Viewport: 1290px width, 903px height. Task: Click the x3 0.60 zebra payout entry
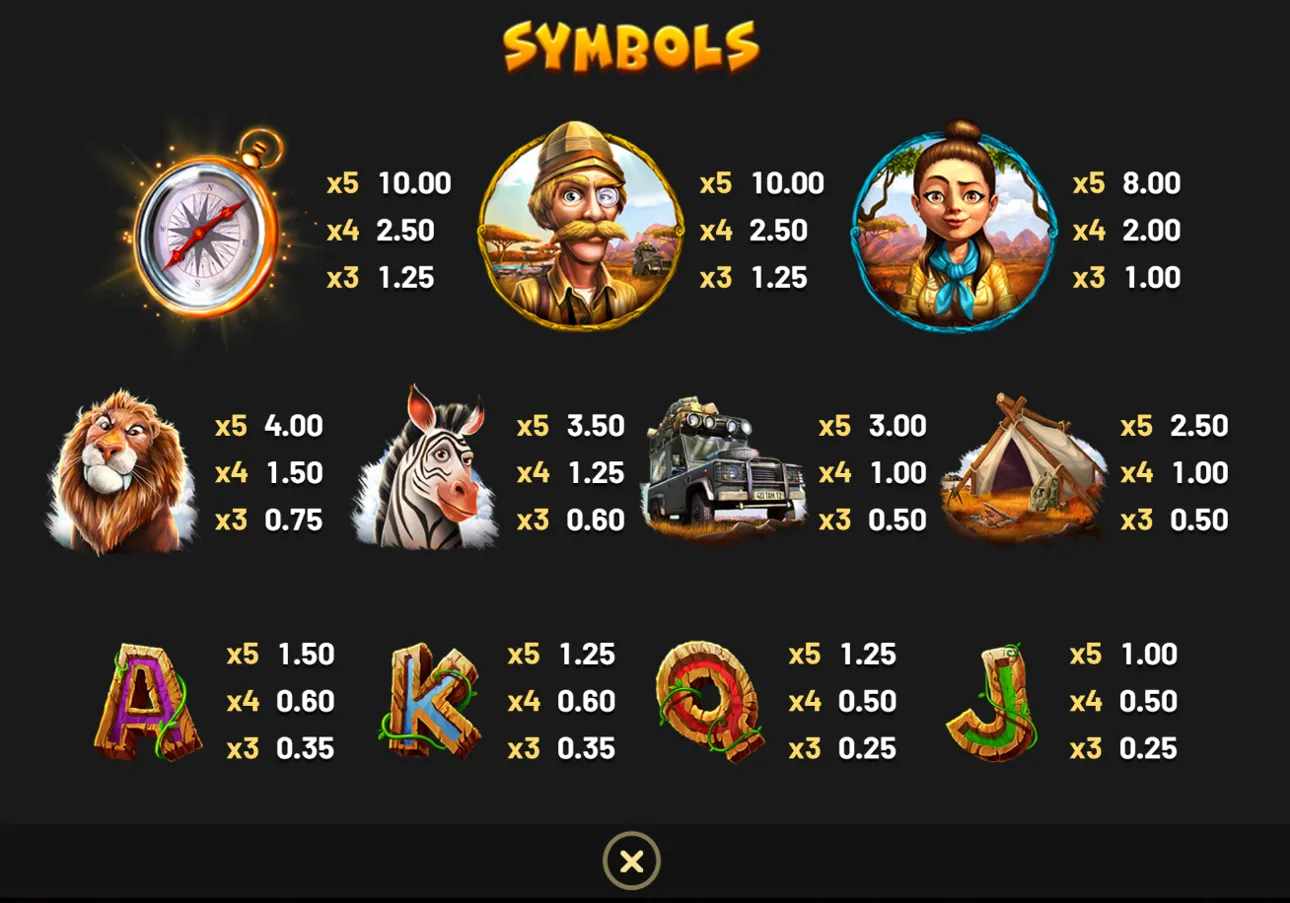(x=570, y=520)
